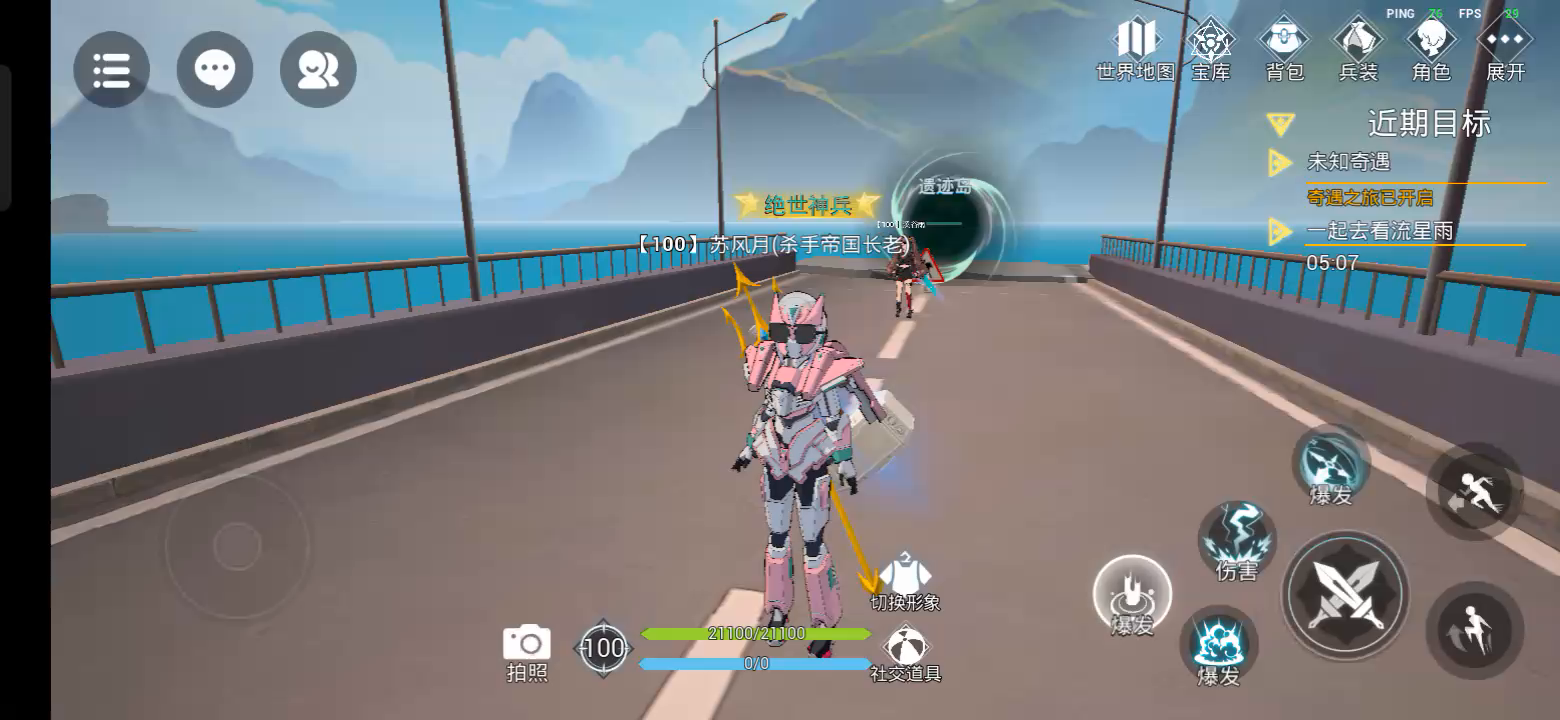Open the 宝库 treasury
This screenshot has width=1560, height=720.
(x=1210, y=48)
